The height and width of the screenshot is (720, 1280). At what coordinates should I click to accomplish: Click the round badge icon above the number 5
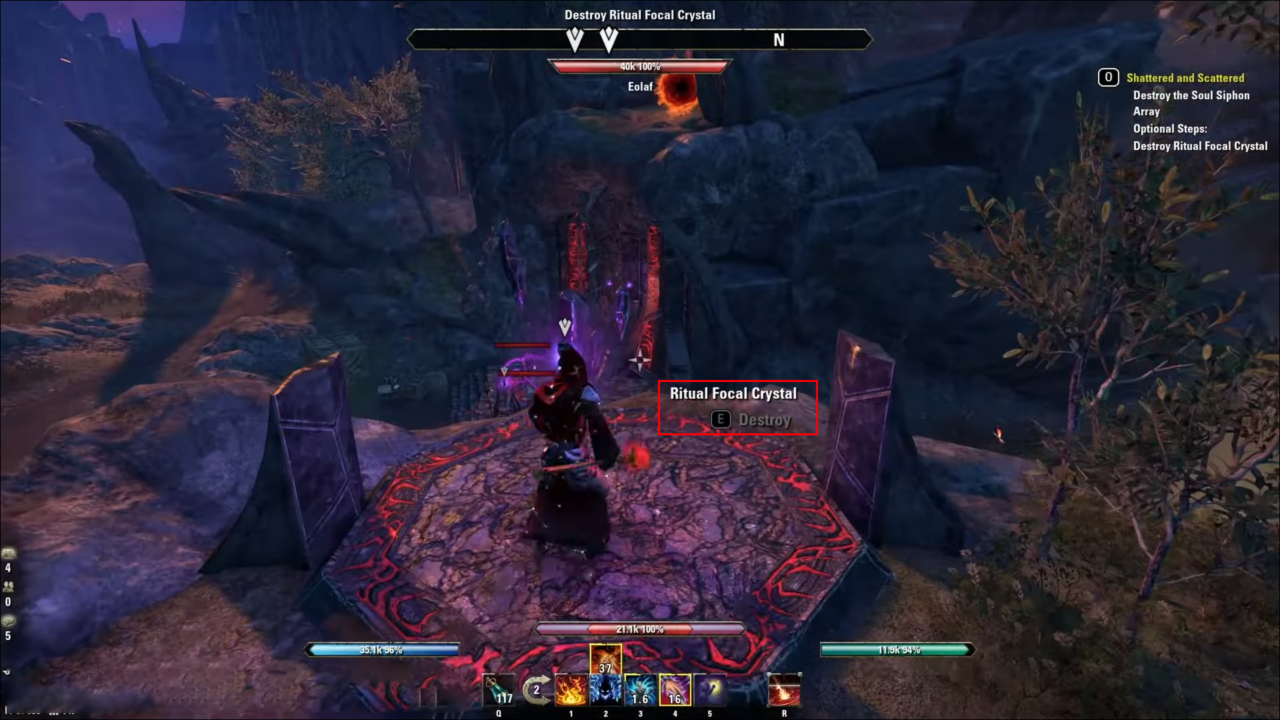point(8,620)
